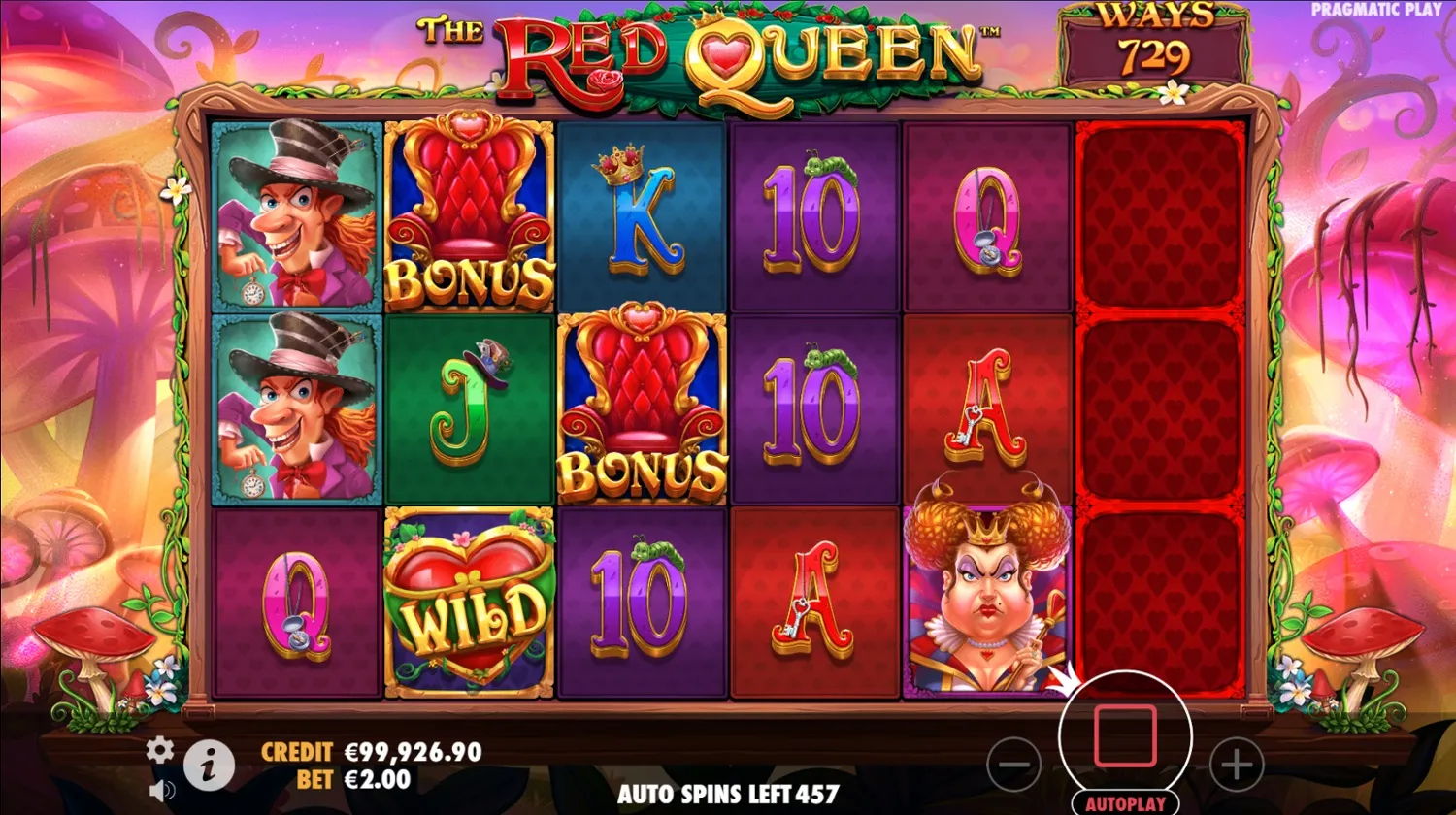Click the heart-shaped WILD symbol
The image size is (1456, 815).
471,602
